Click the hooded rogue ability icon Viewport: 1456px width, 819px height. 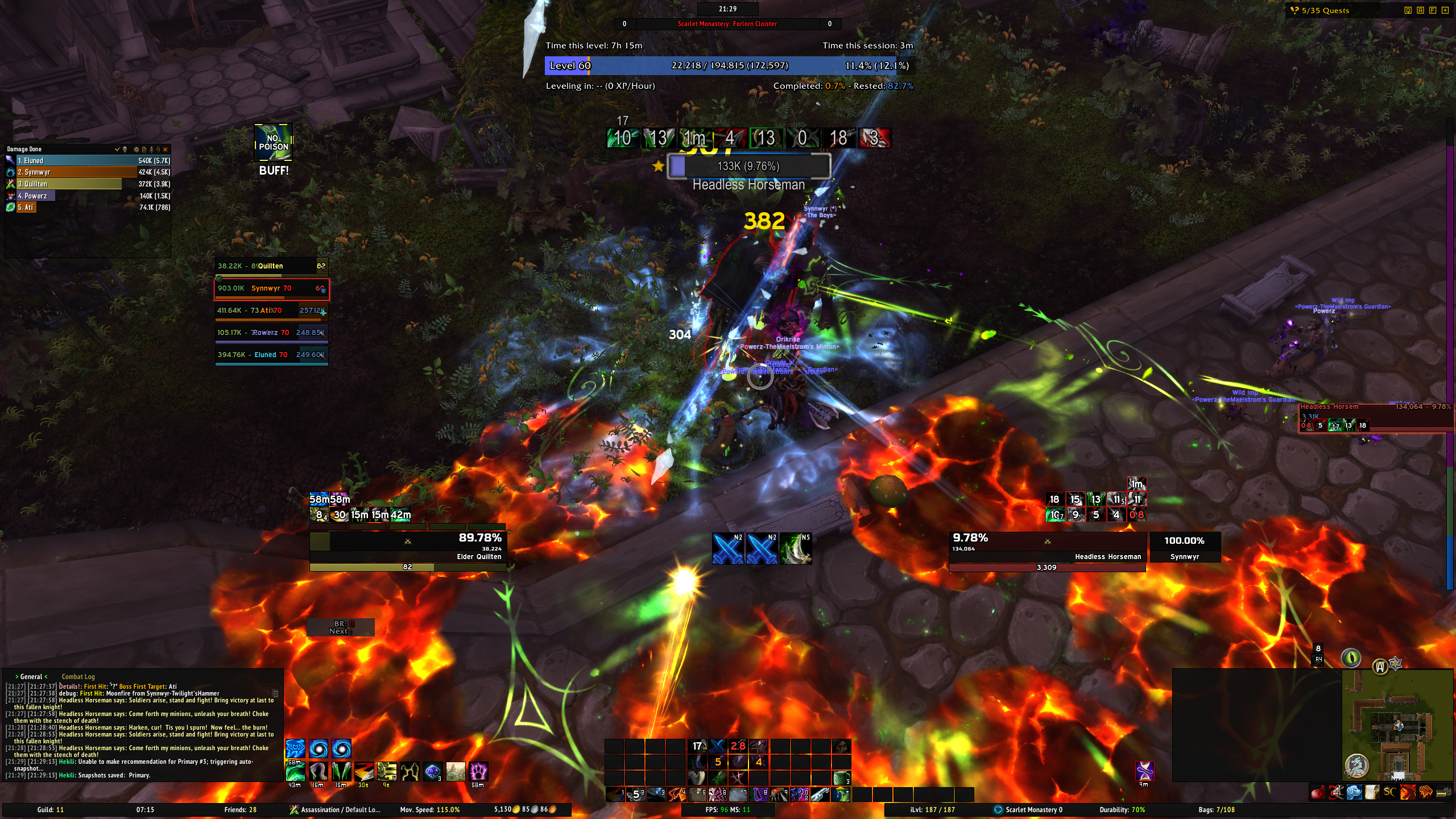[841, 746]
